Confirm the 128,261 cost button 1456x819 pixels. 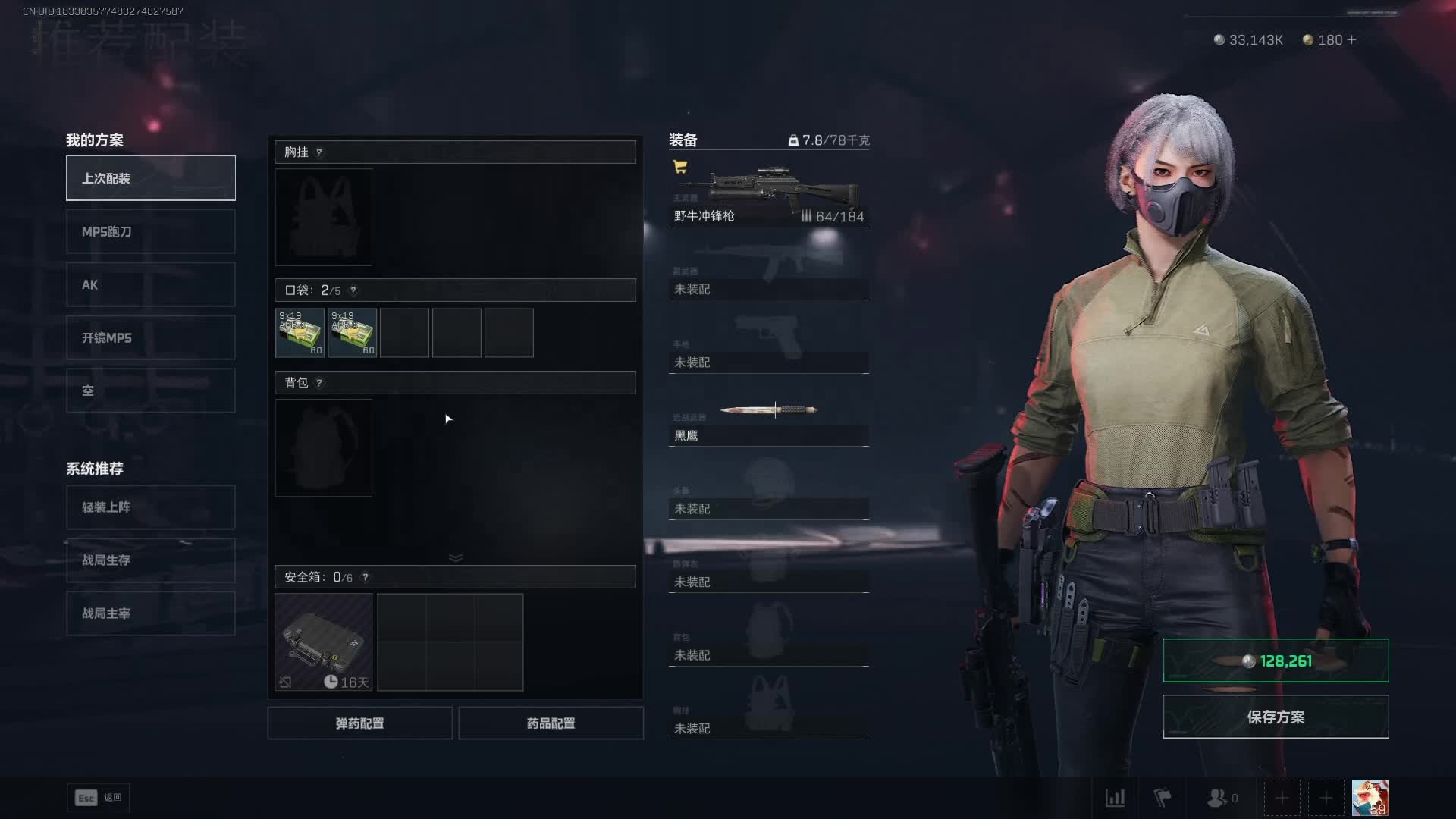click(1276, 661)
